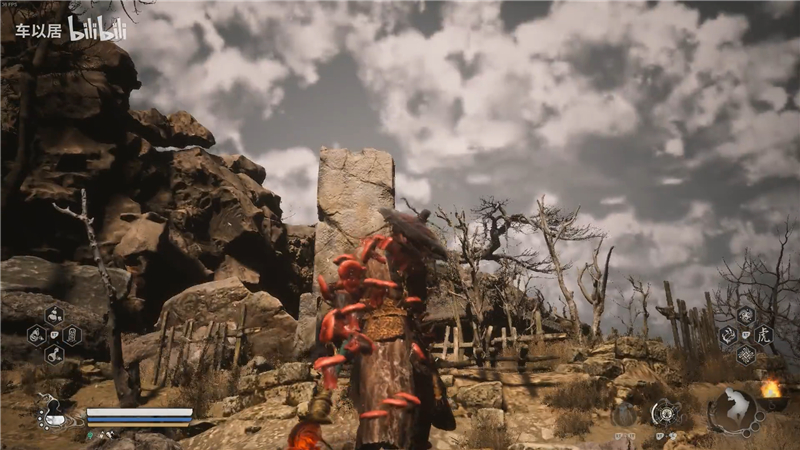
Task: Cast the woven knot pattern spell
Action: pyautogui.click(x=745, y=355)
